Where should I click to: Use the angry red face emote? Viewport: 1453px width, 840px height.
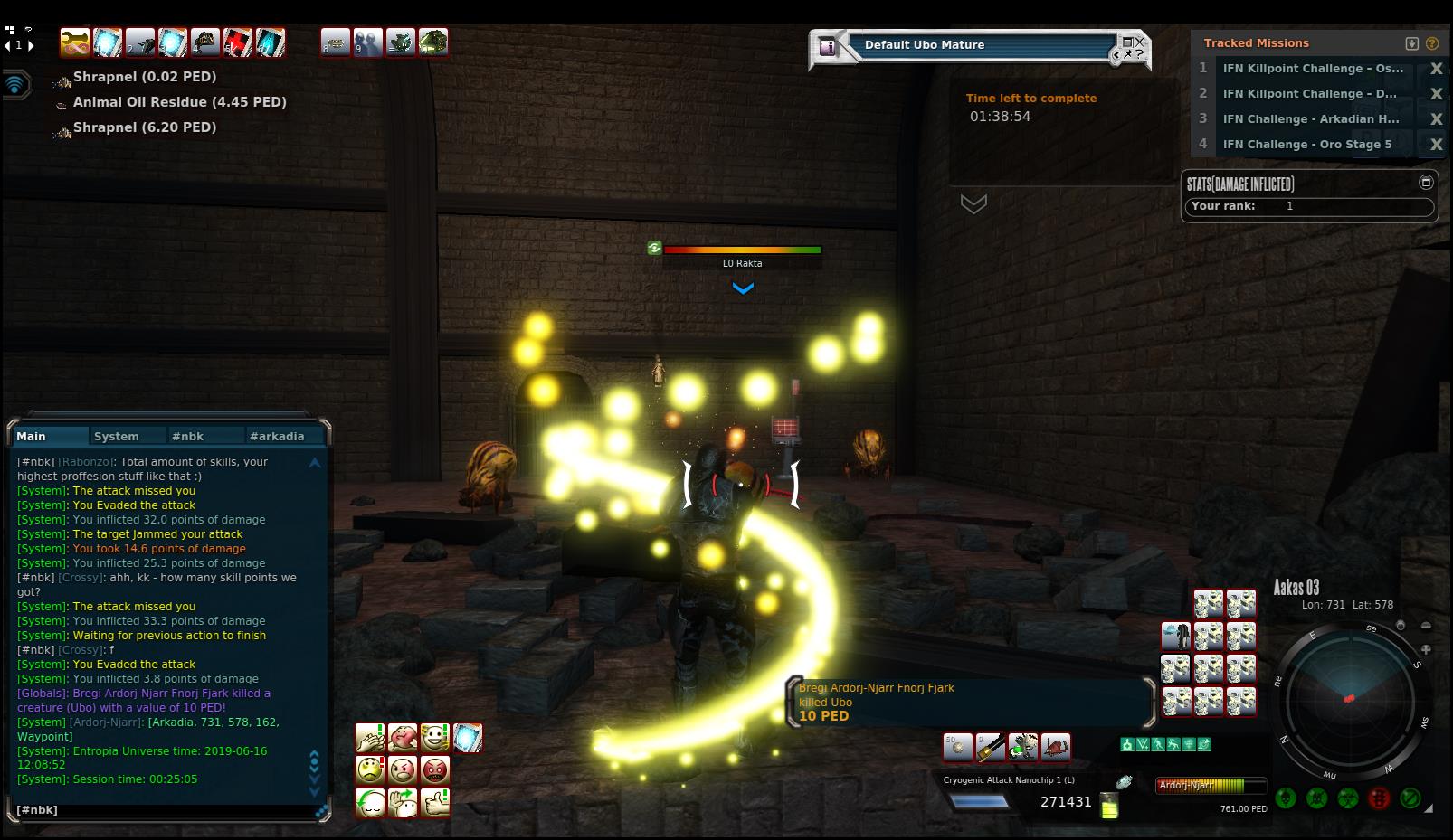tap(435, 770)
